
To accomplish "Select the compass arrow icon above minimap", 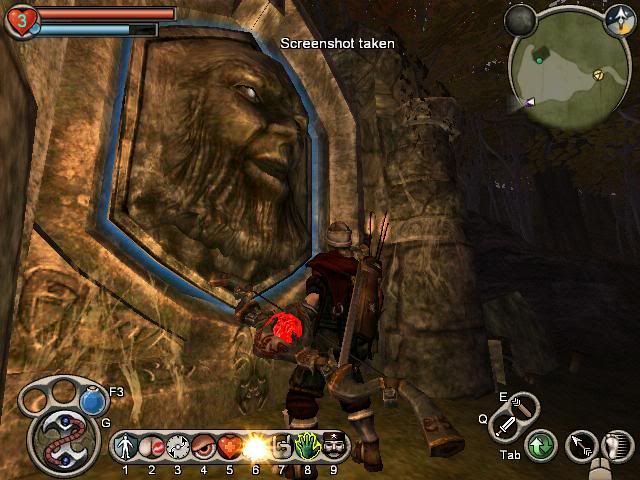I will (618, 16).
